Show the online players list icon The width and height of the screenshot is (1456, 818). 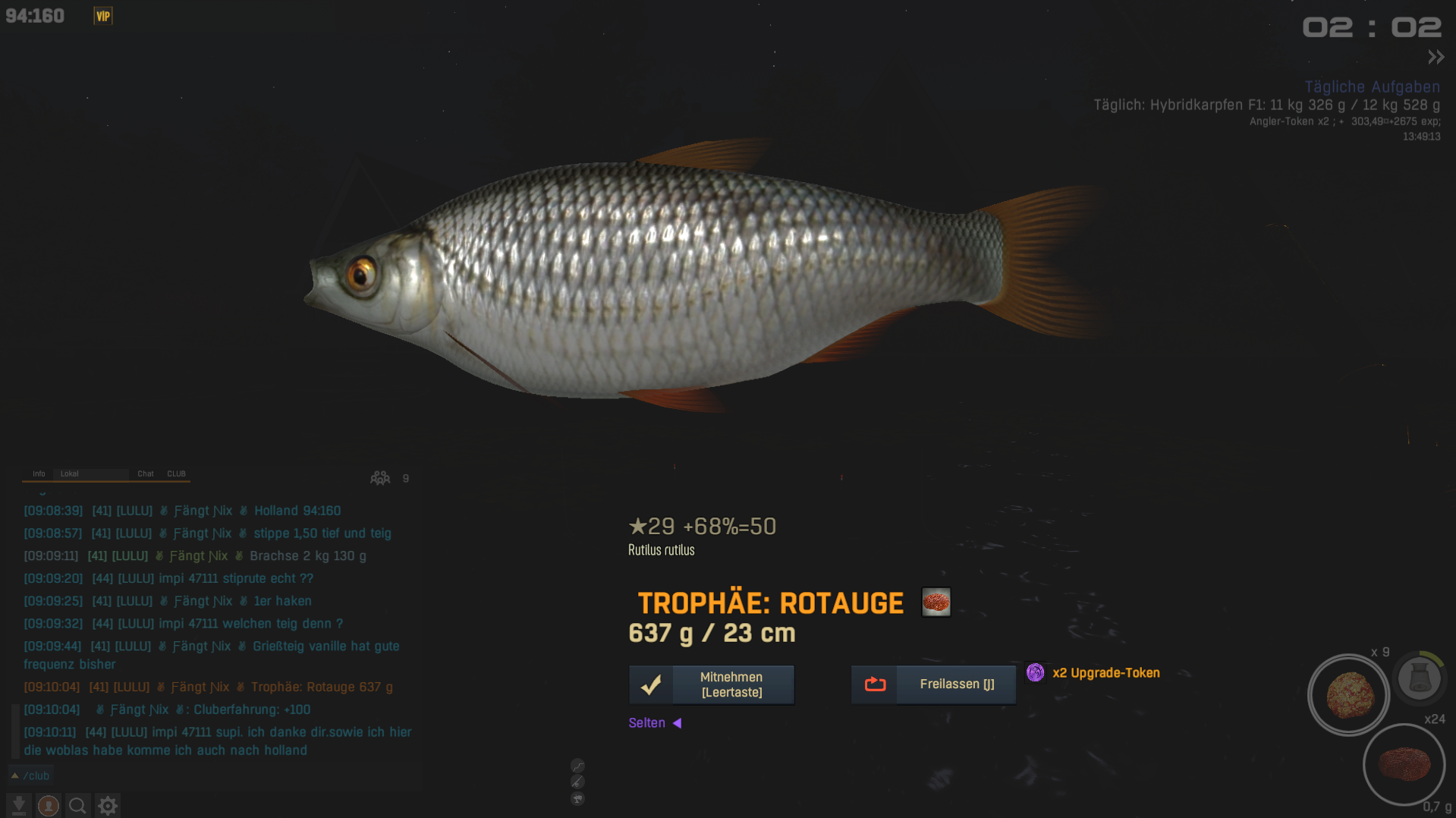pos(380,478)
